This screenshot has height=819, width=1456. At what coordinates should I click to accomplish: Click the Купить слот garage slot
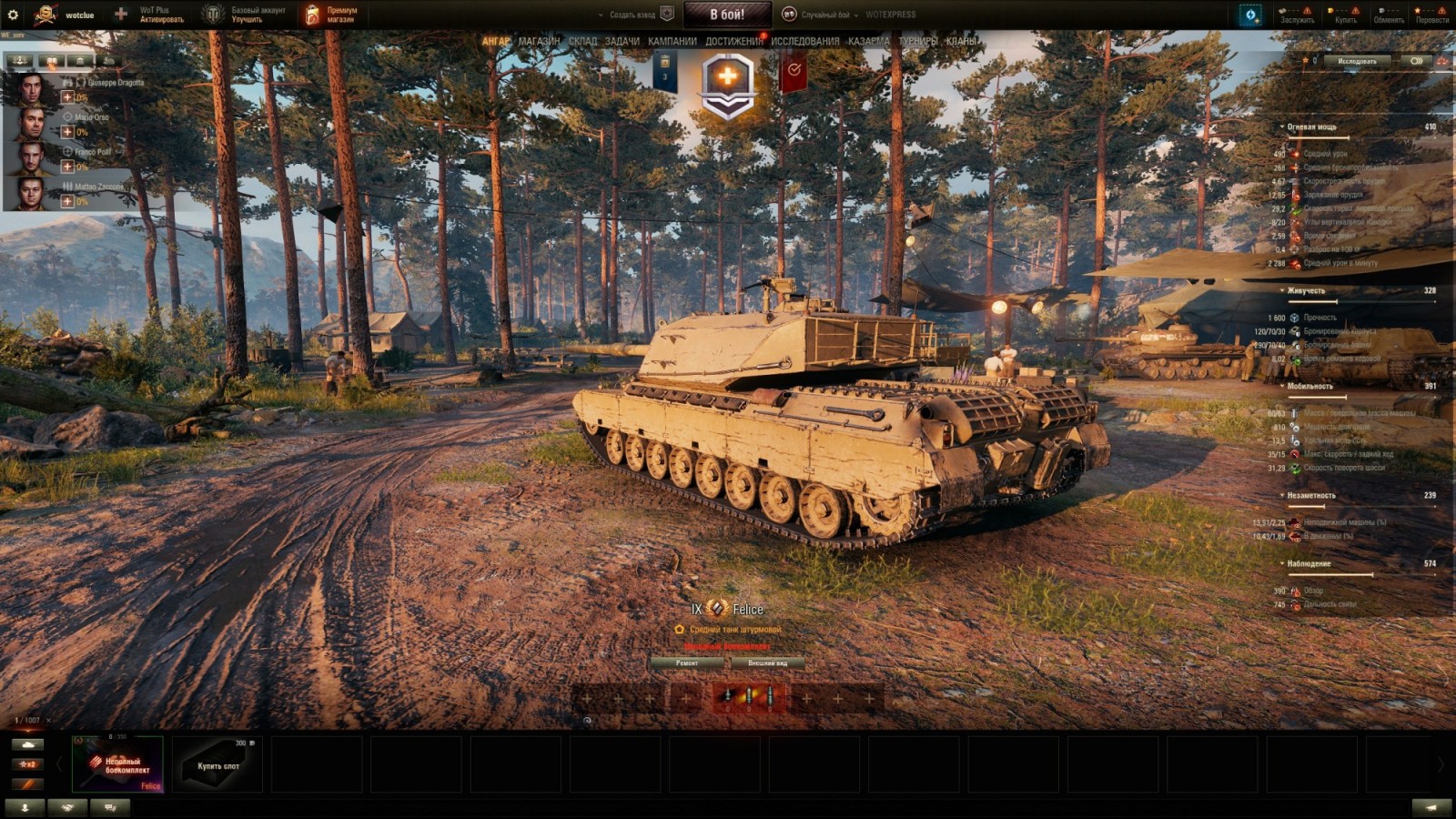(x=217, y=764)
